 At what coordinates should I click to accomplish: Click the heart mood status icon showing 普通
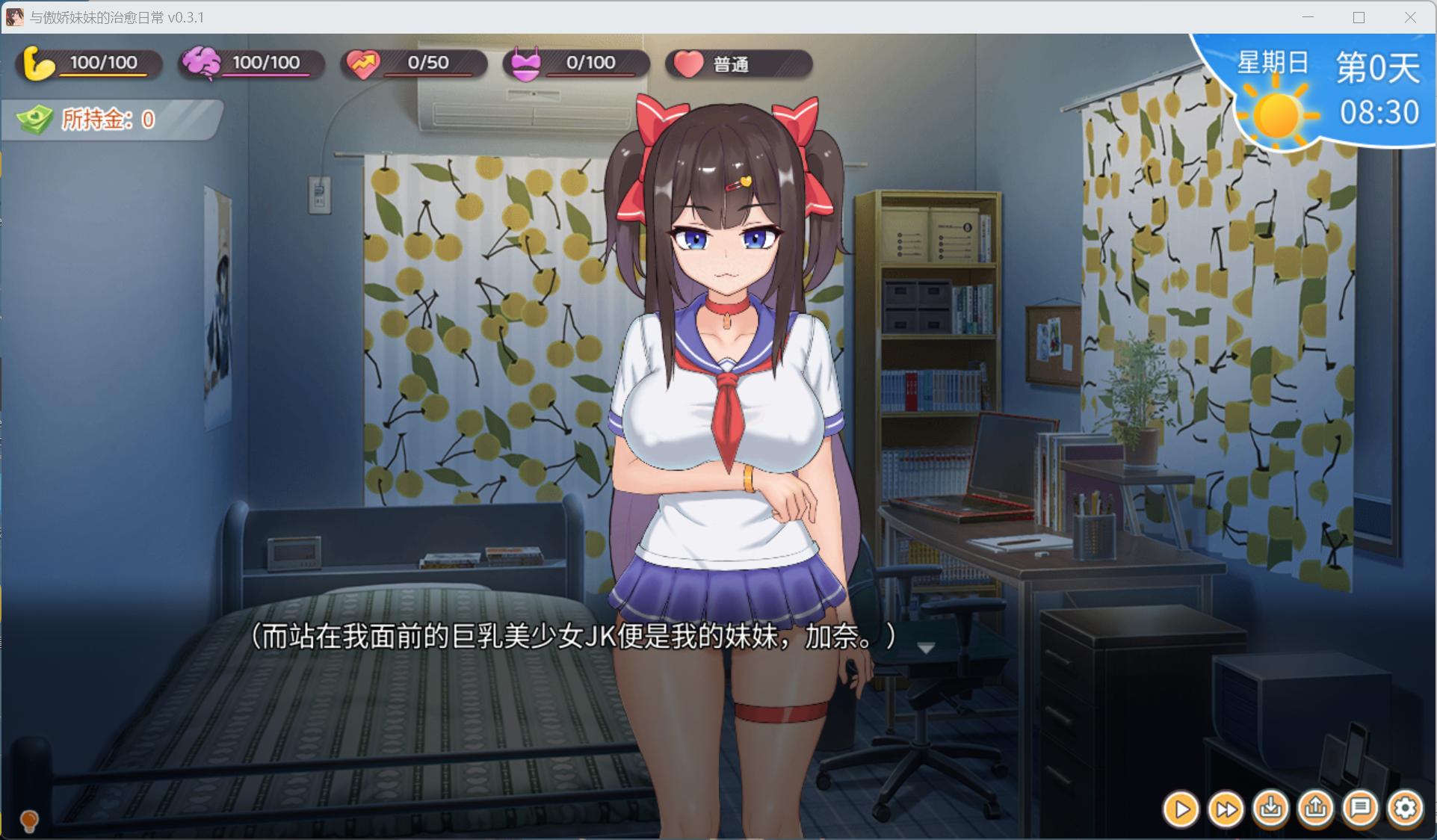(688, 64)
